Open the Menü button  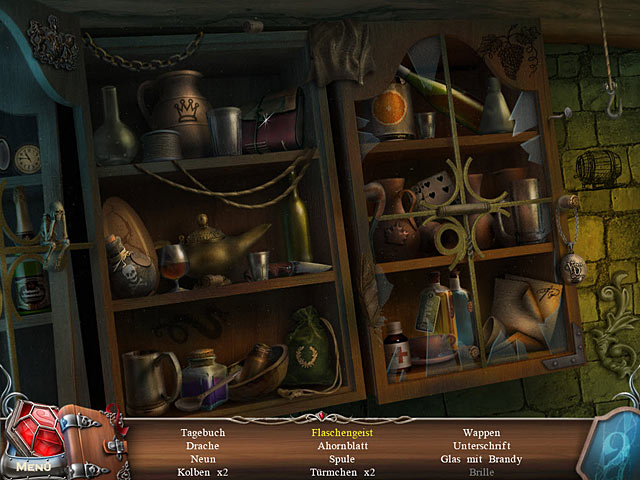click(x=32, y=466)
